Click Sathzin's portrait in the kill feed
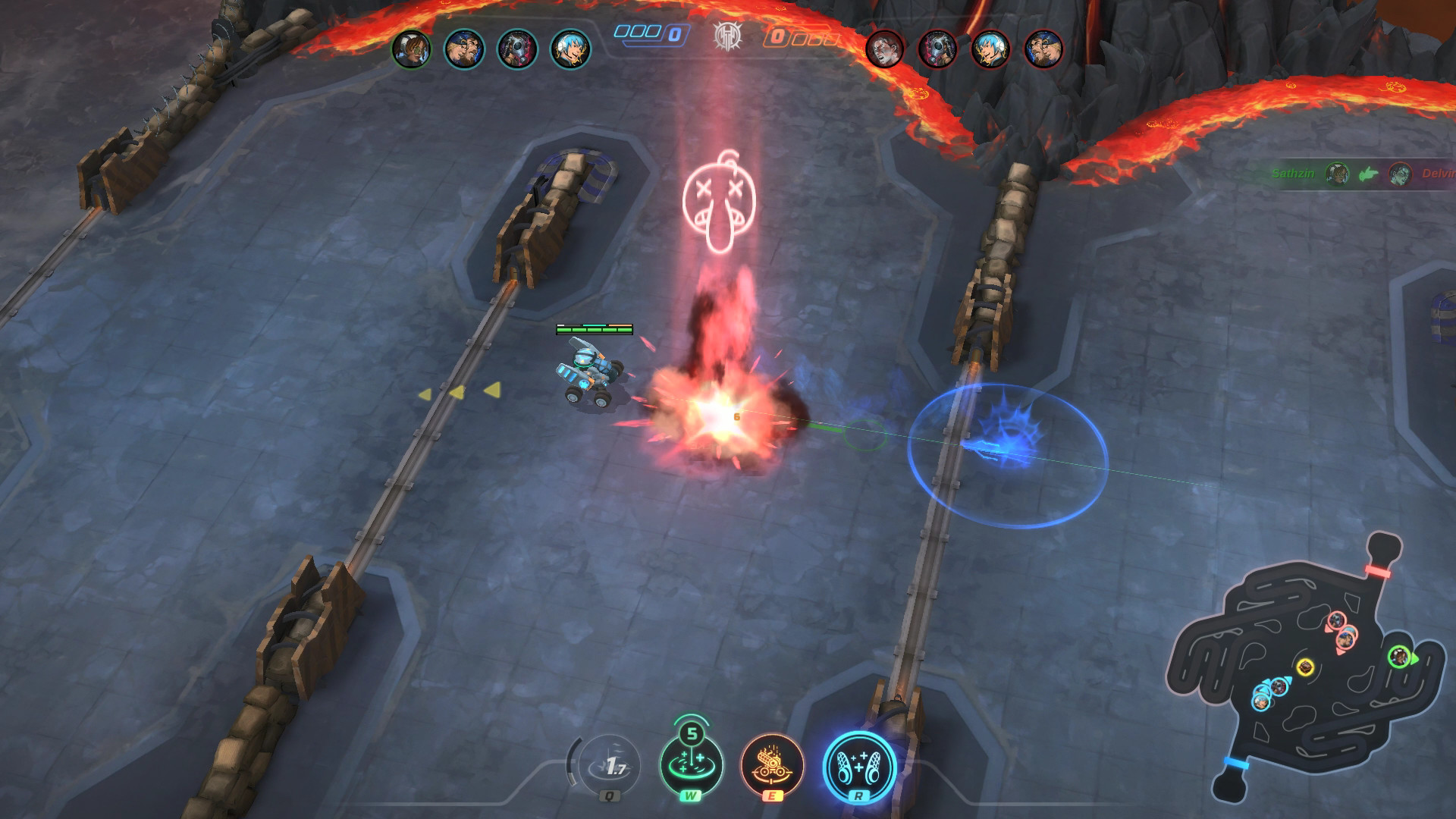Screen dimensions: 1456x819 click(x=1337, y=174)
